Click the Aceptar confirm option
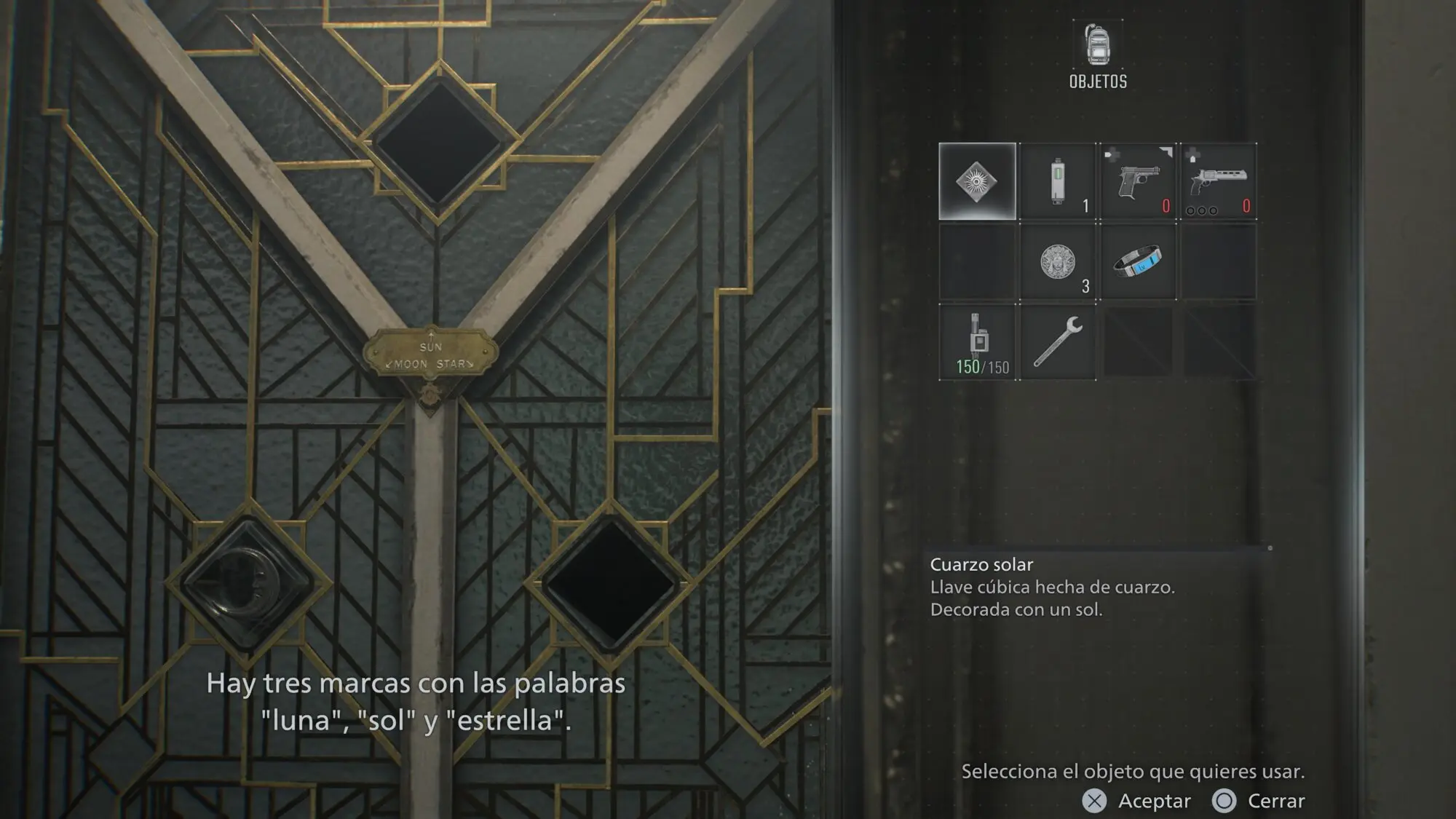The width and height of the screenshot is (1456, 819). [1136, 801]
